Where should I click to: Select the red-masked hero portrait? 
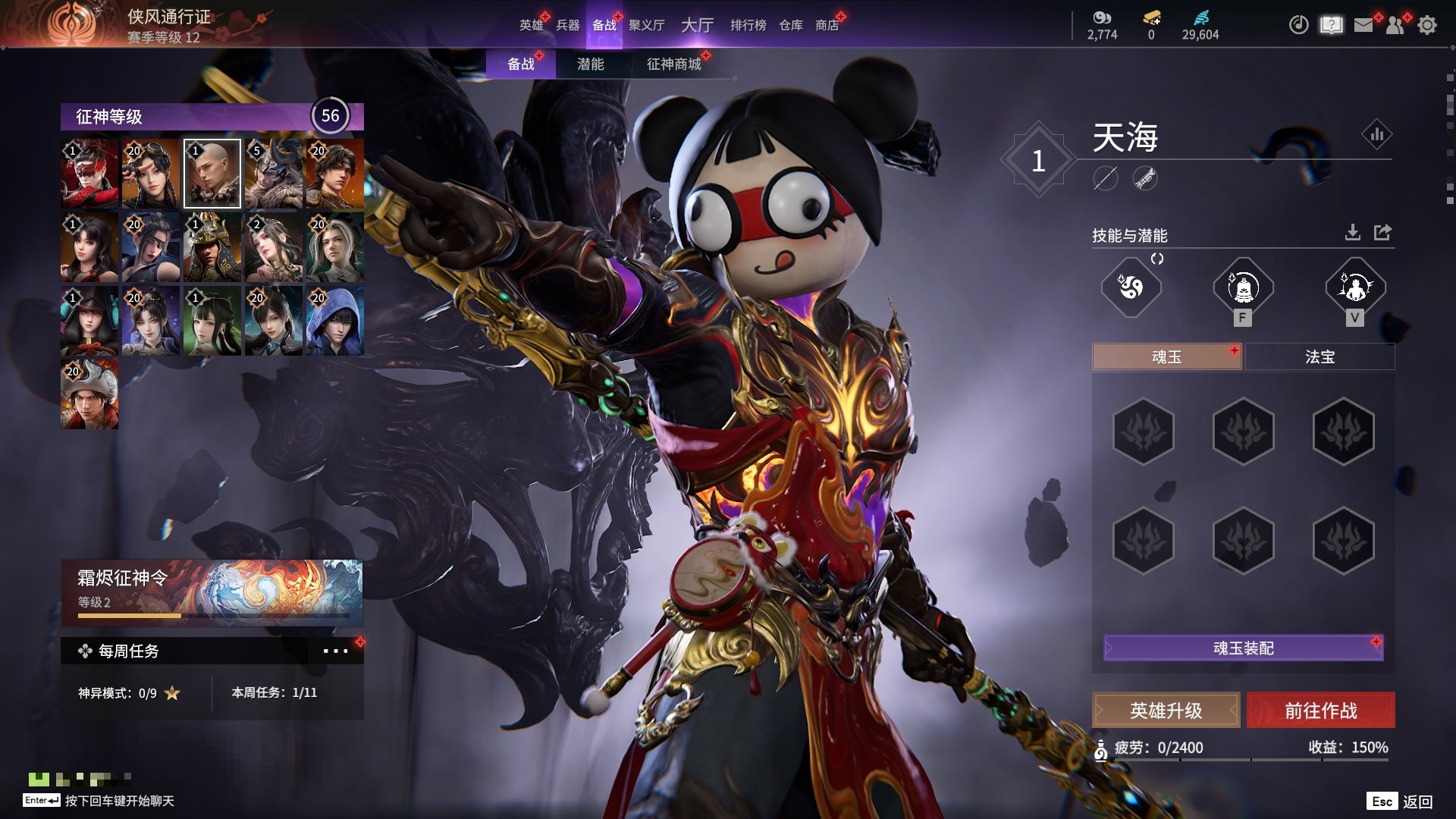tap(89, 174)
